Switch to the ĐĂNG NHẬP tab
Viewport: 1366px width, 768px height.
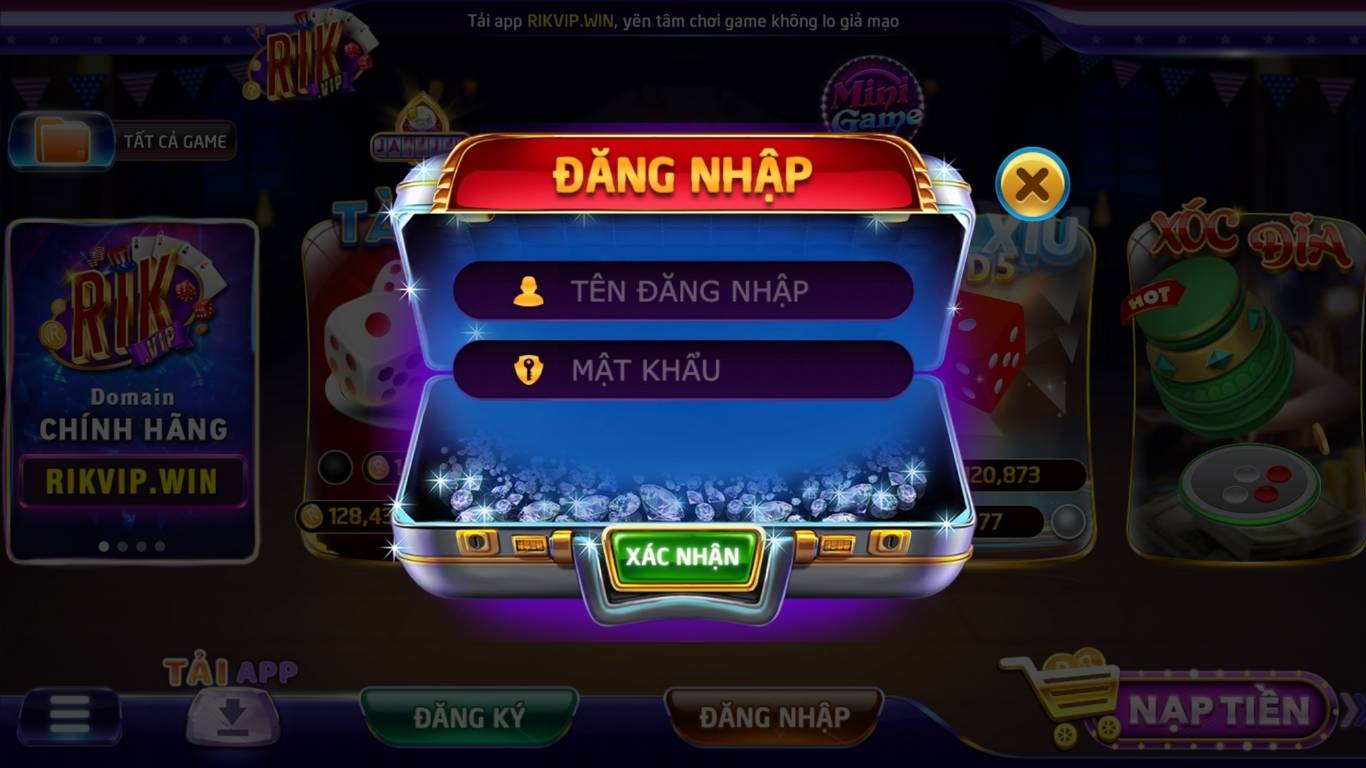point(775,716)
